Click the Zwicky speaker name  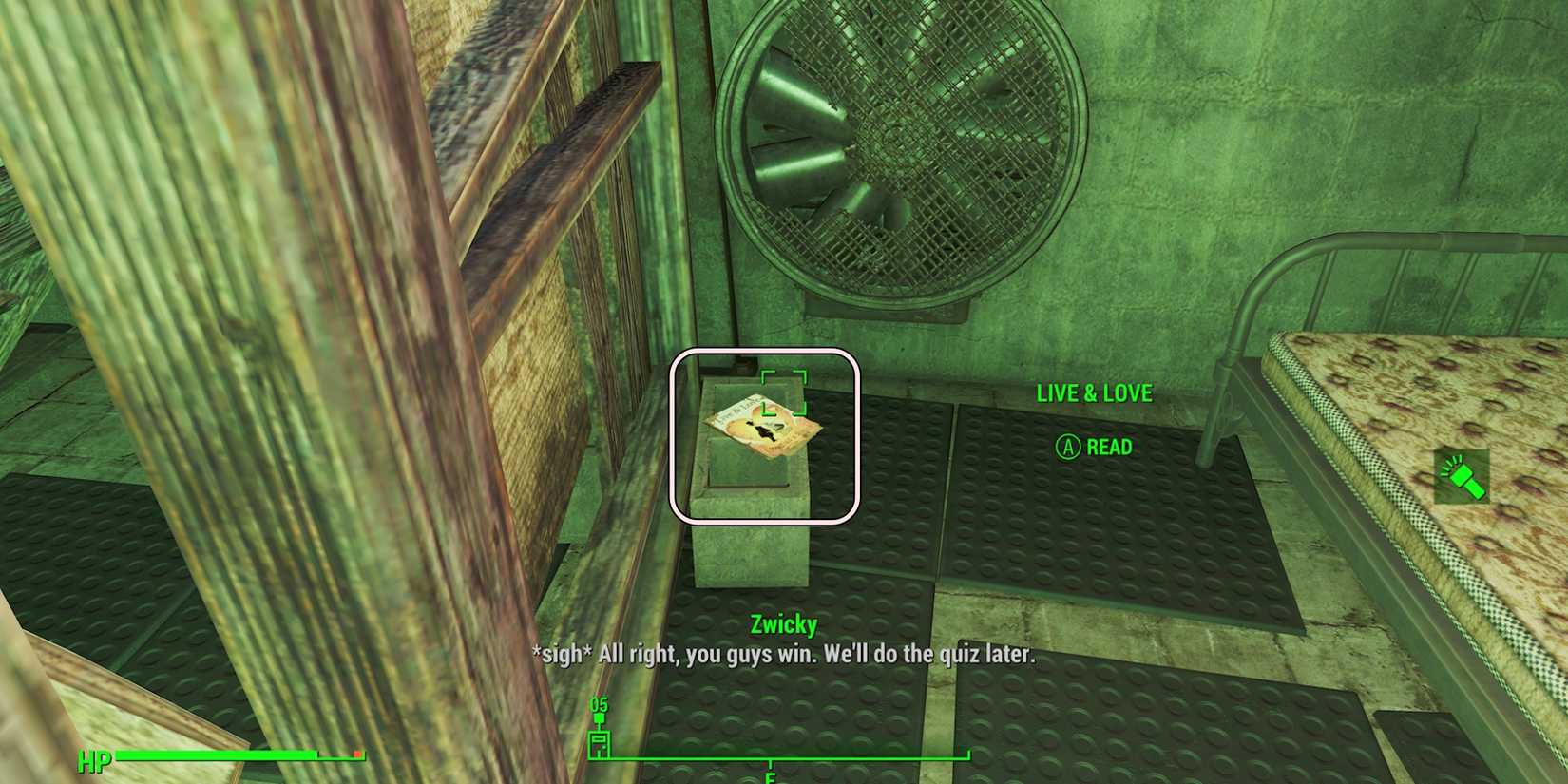click(783, 624)
